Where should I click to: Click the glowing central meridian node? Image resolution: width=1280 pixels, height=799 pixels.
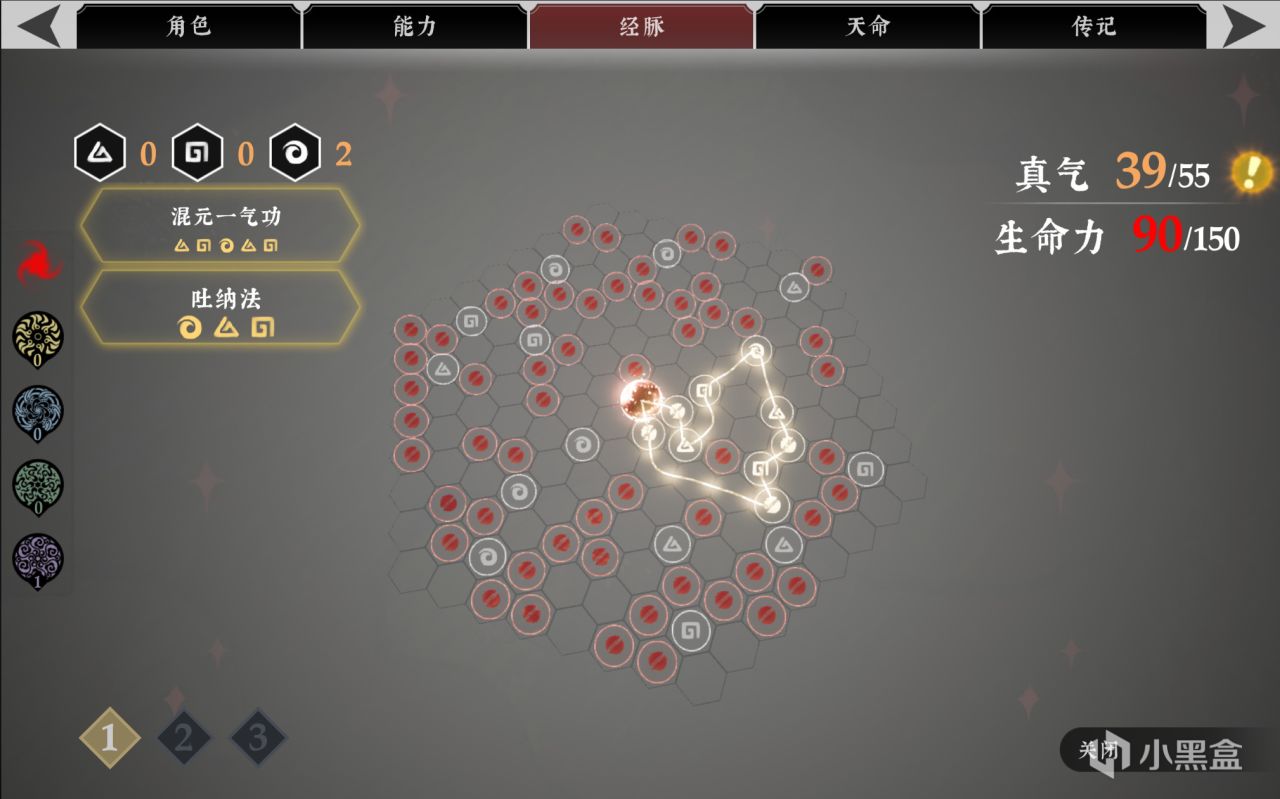[x=640, y=400]
